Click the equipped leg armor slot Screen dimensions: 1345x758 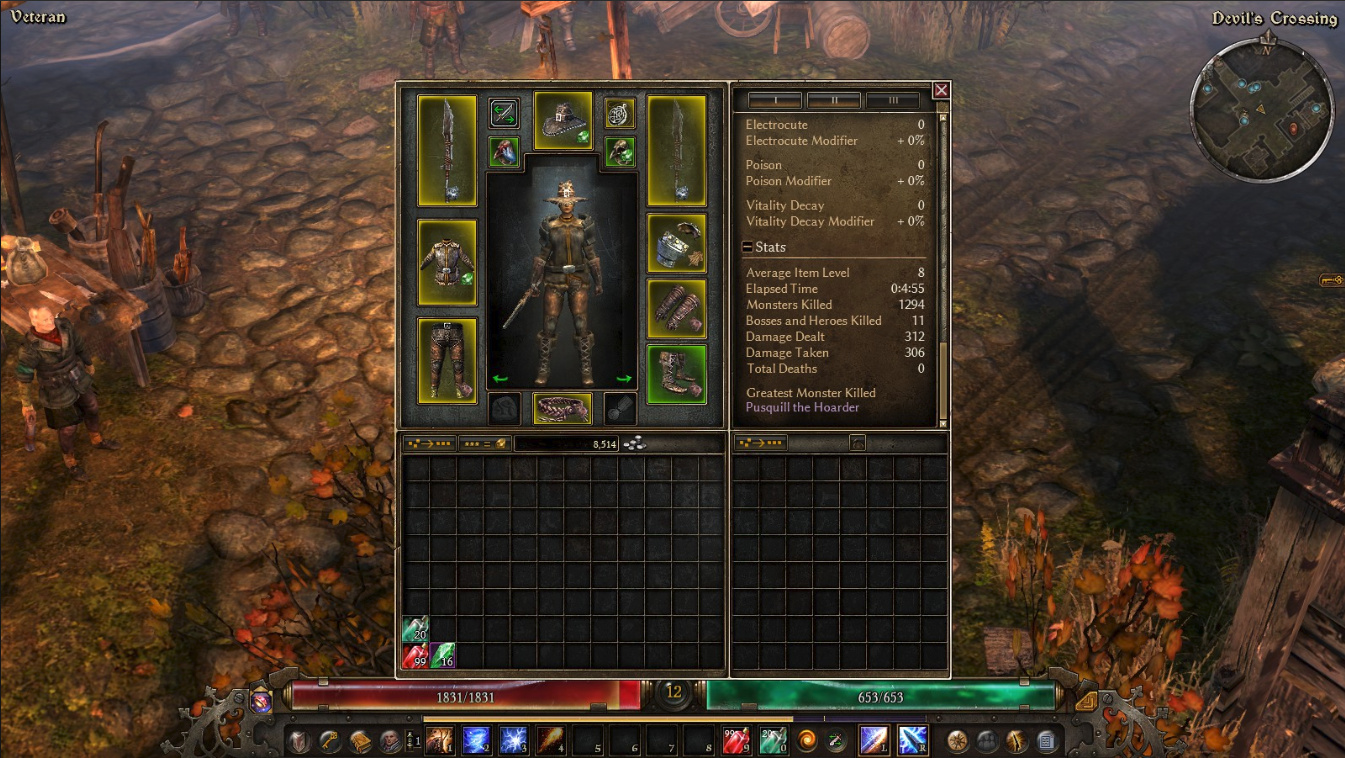click(x=447, y=360)
